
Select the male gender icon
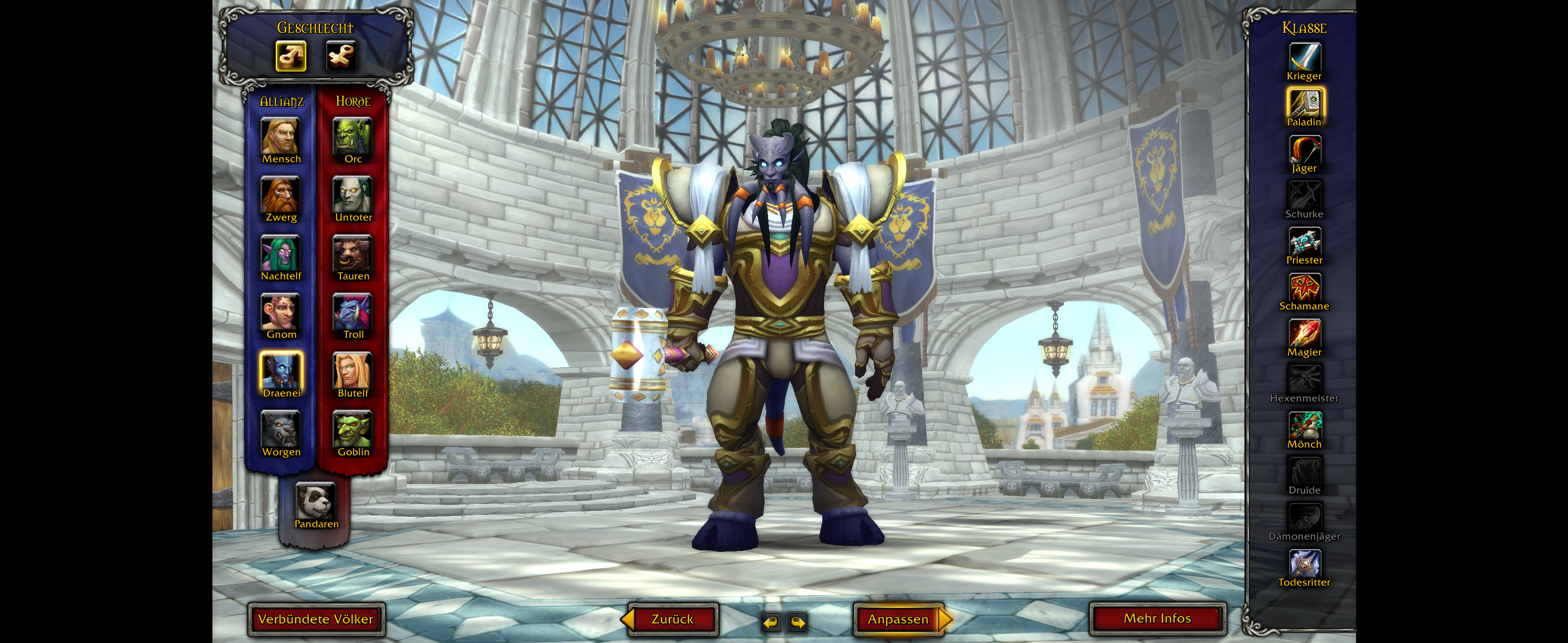coord(290,56)
